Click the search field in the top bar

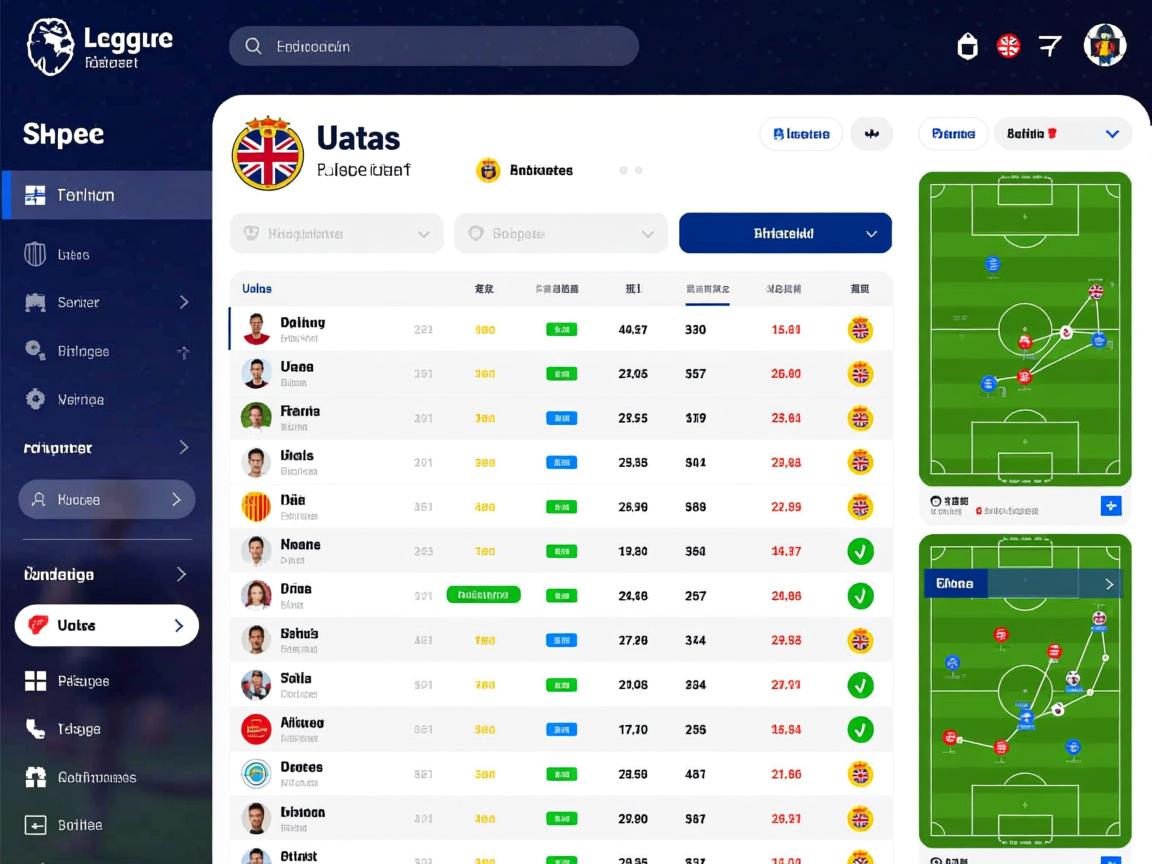click(x=433, y=46)
